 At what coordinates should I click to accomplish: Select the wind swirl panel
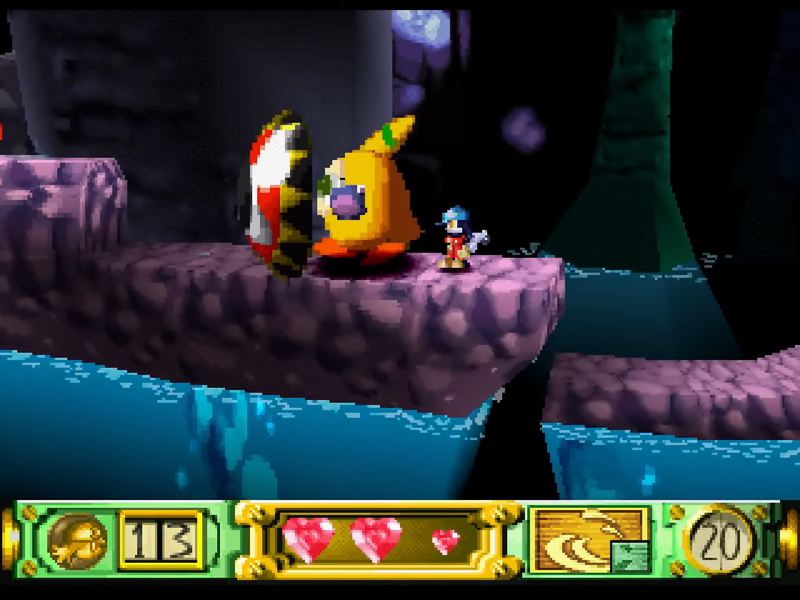pyautogui.click(x=587, y=541)
